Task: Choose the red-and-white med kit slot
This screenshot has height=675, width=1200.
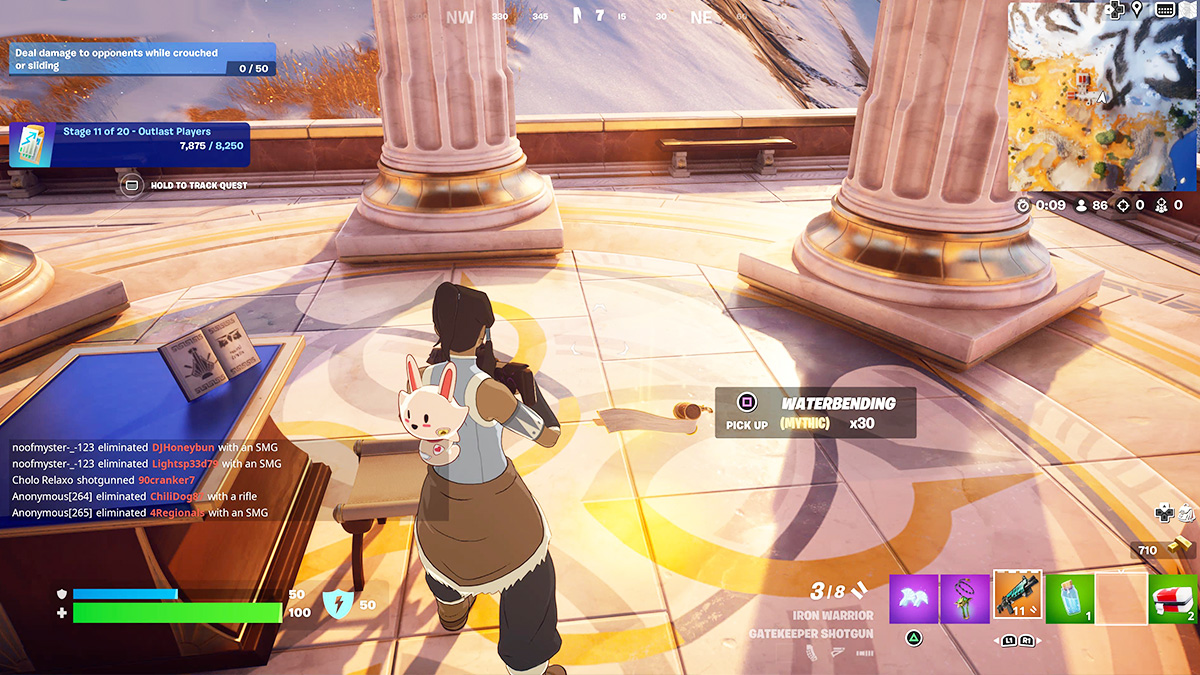Action: (x=1173, y=599)
